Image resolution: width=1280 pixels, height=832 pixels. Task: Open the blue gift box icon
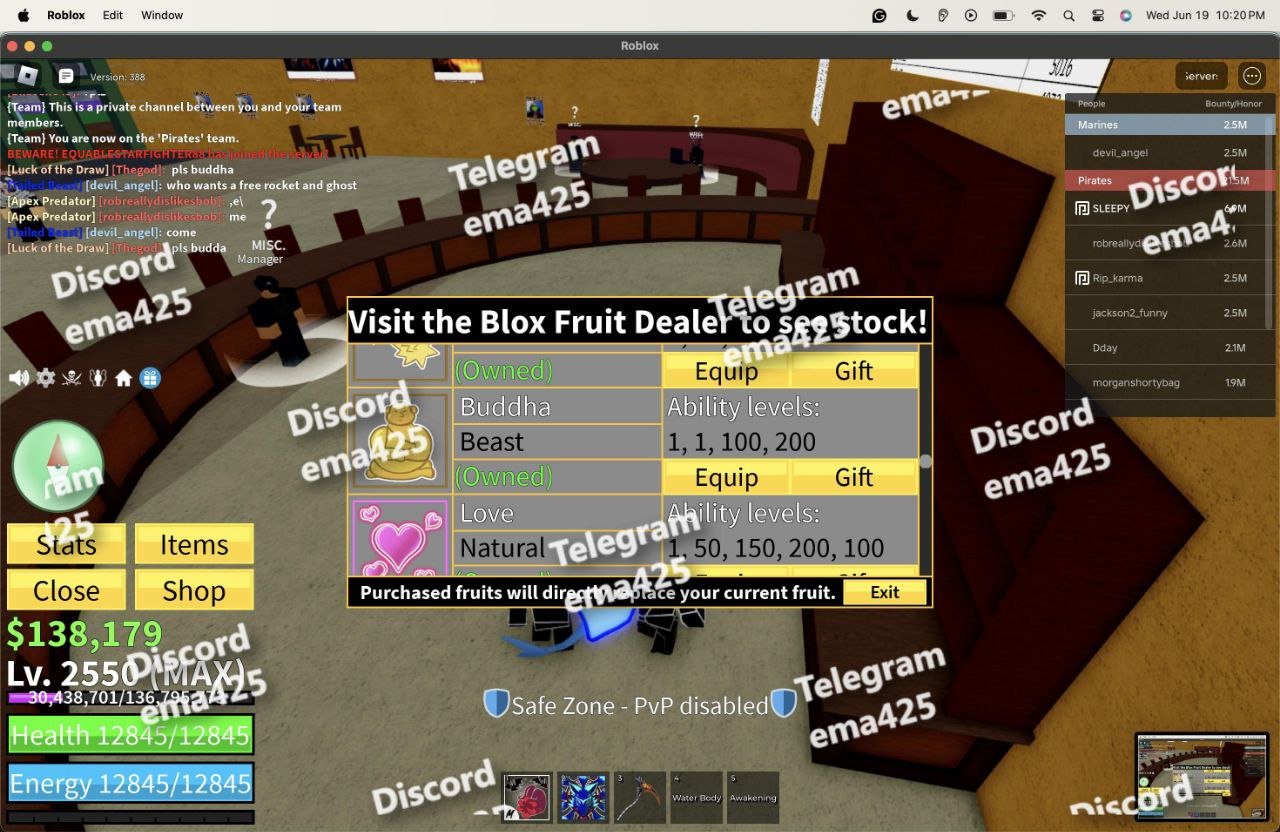point(150,378)
